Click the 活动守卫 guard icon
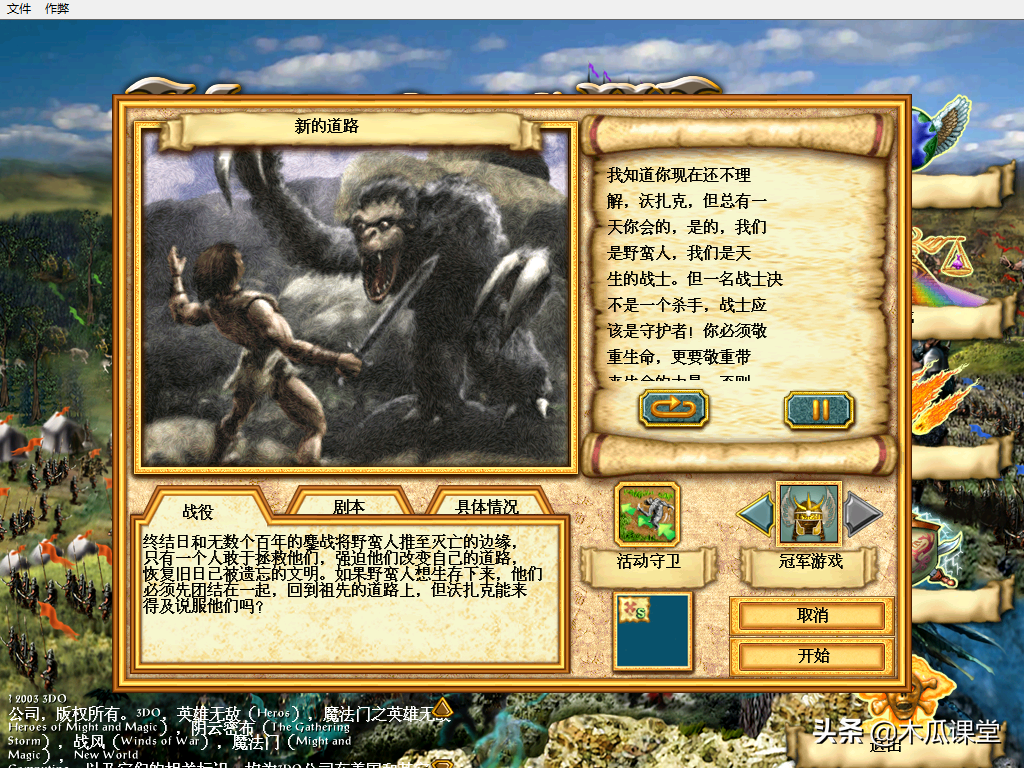1024x768 pixels. point(647,514)
